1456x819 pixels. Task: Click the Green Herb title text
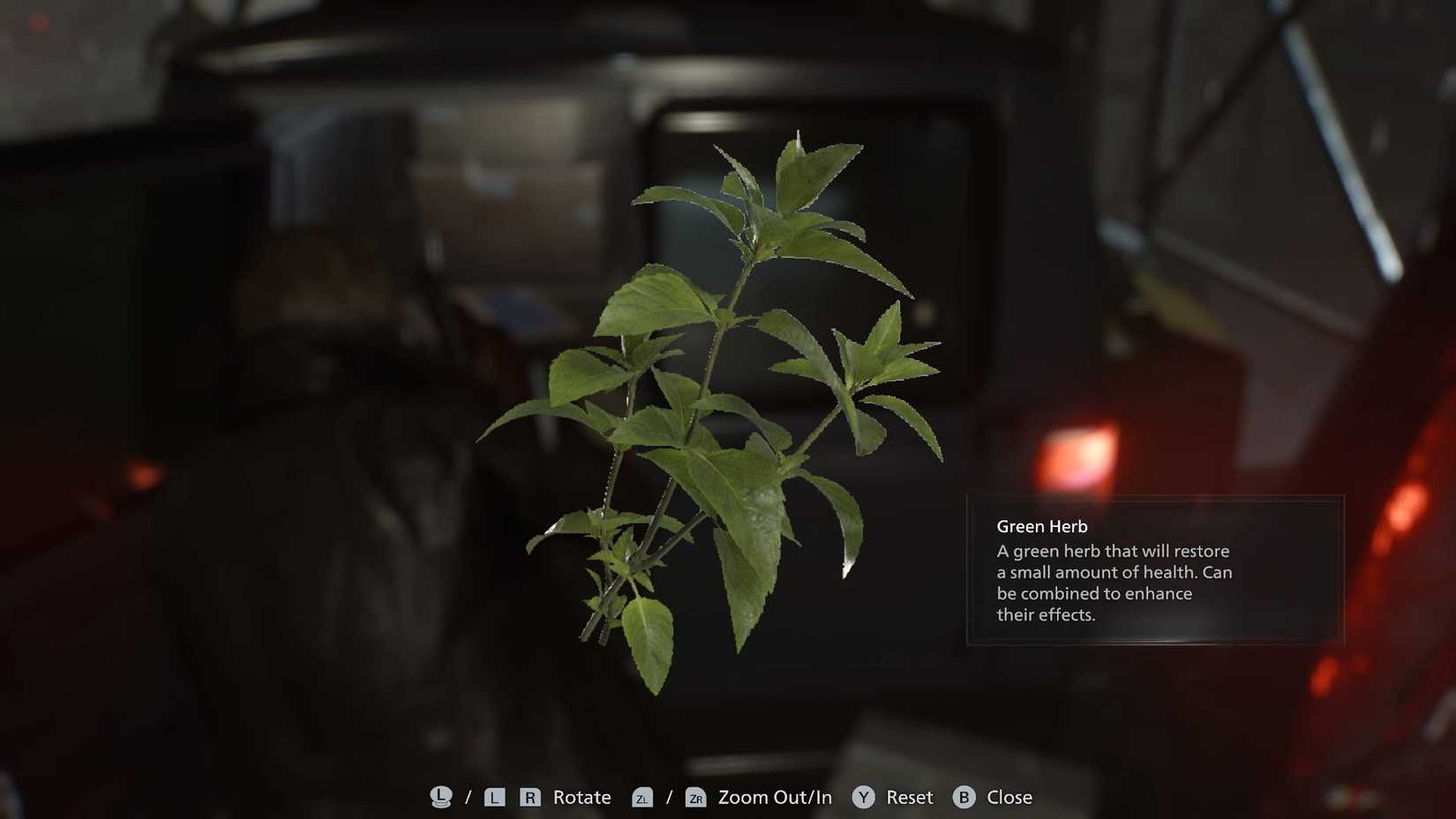coord(1042,525)
